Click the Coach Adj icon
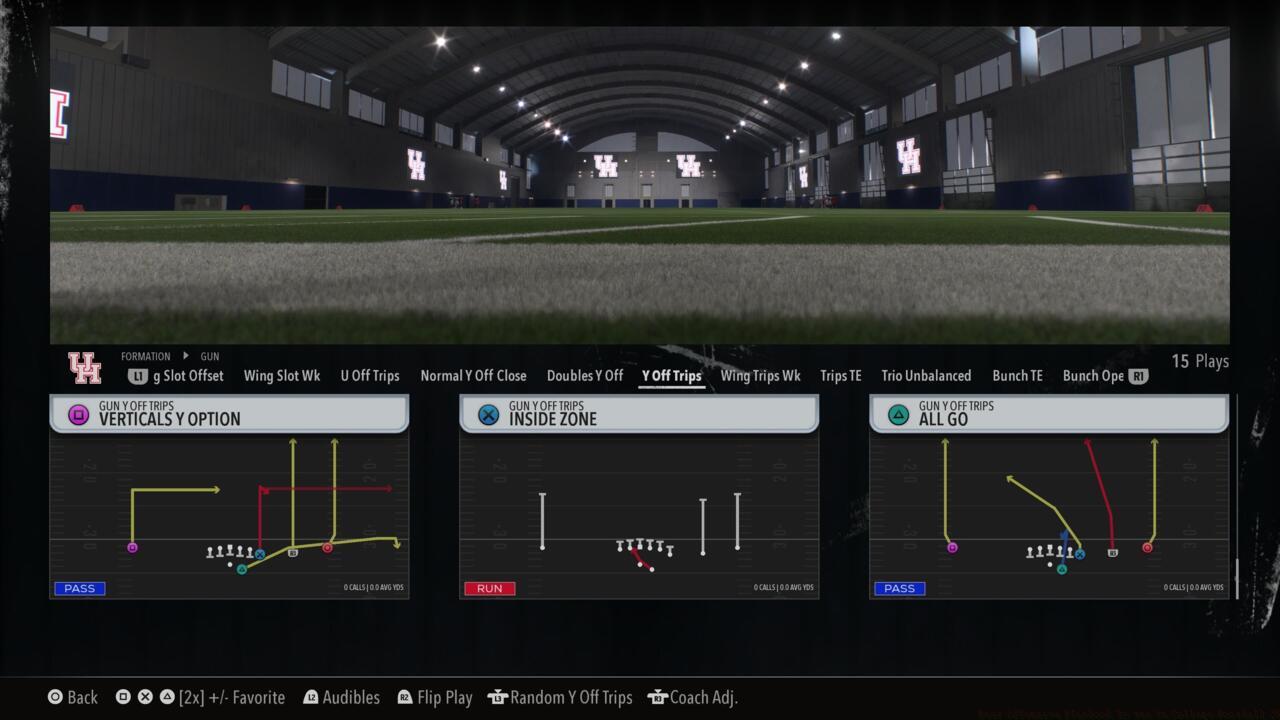Image resolution: width=1280 pixels, height=720 pixels. (658, 697)
